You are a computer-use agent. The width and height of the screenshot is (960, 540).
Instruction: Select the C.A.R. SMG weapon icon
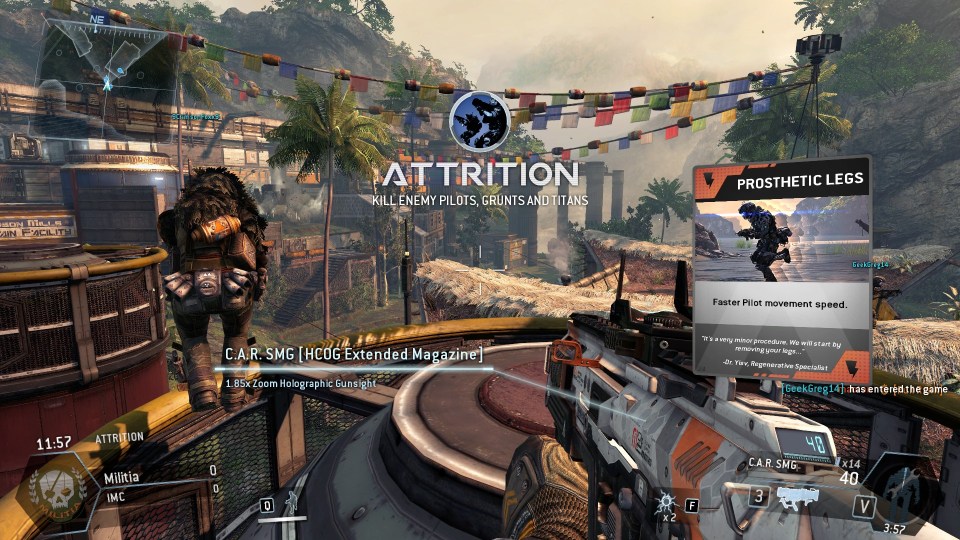pyautogui.click(x=798, y=497)
